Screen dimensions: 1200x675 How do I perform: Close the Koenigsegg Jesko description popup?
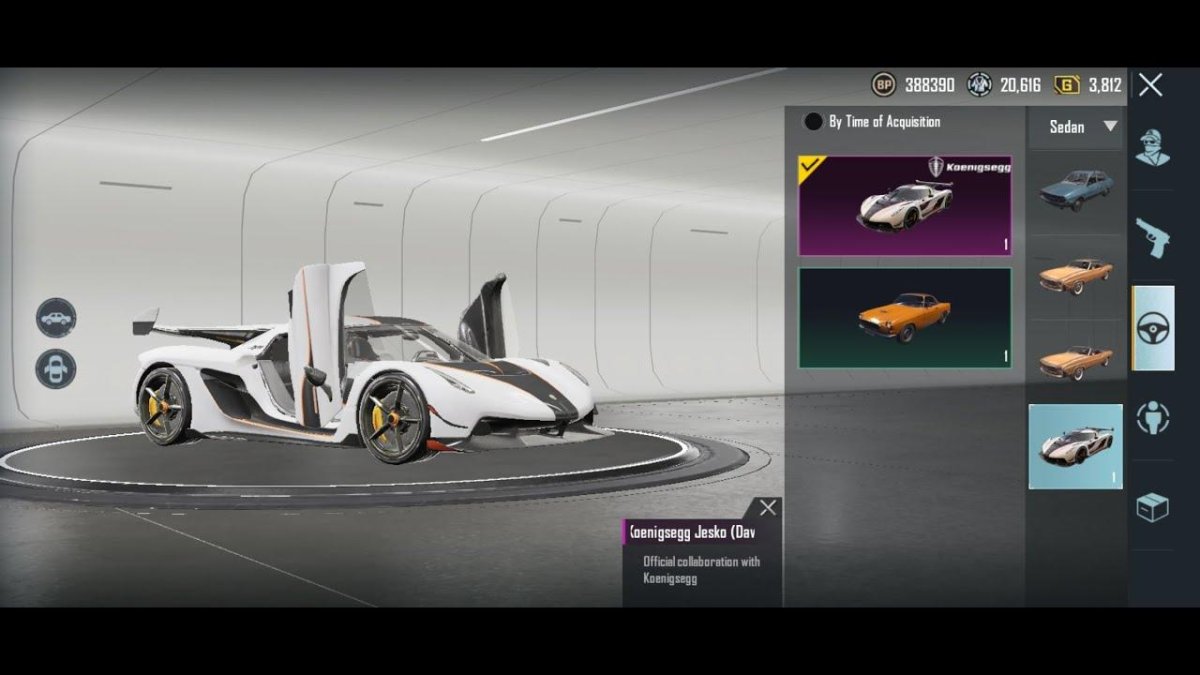(x=767, y=508)
